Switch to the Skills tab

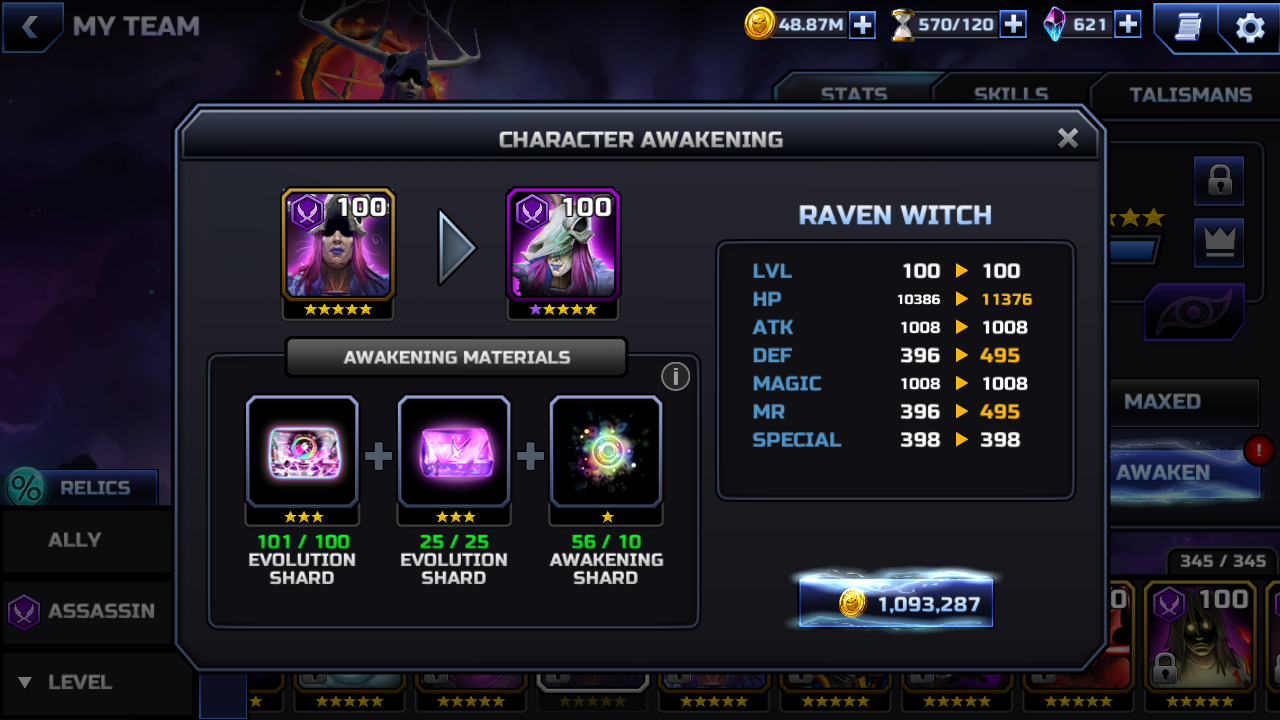pos(1011,94)
